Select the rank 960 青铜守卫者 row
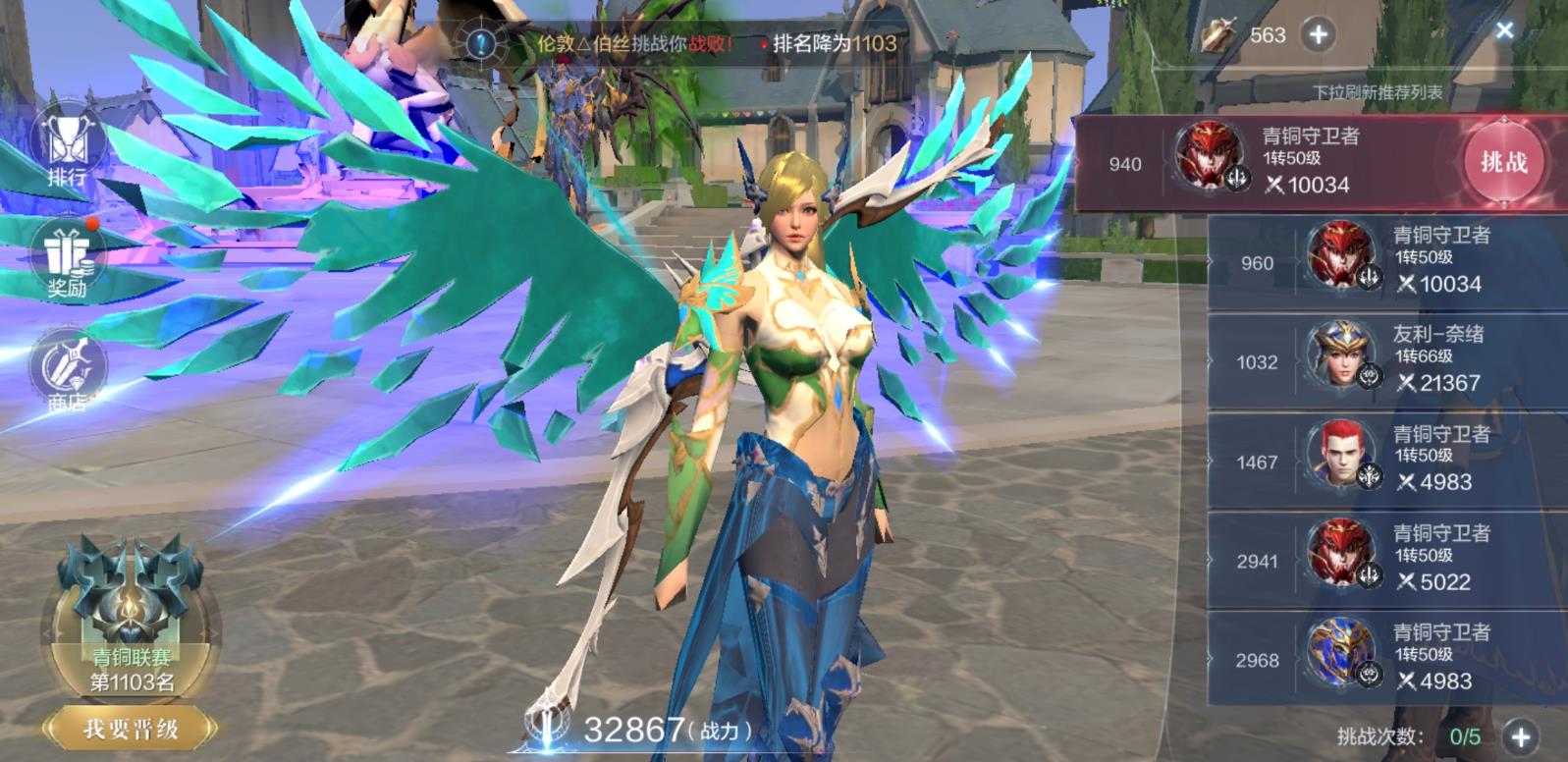 [1386, 261]
